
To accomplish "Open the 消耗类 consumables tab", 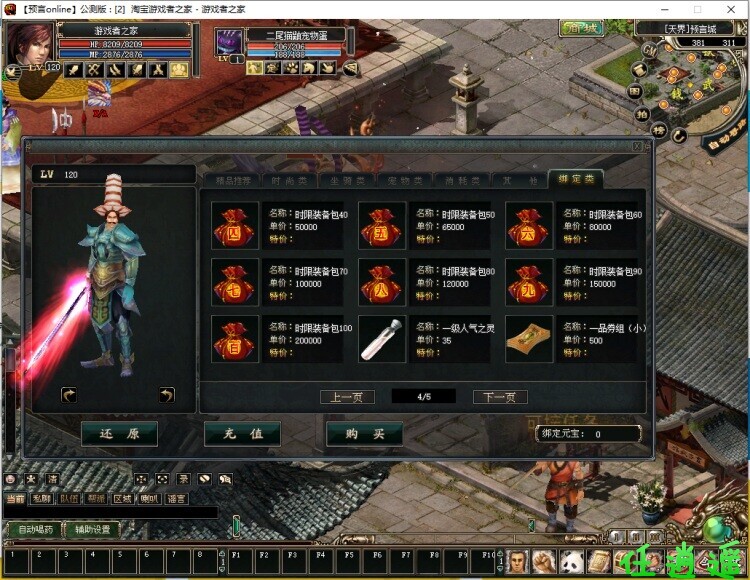I will coord(461,180).
